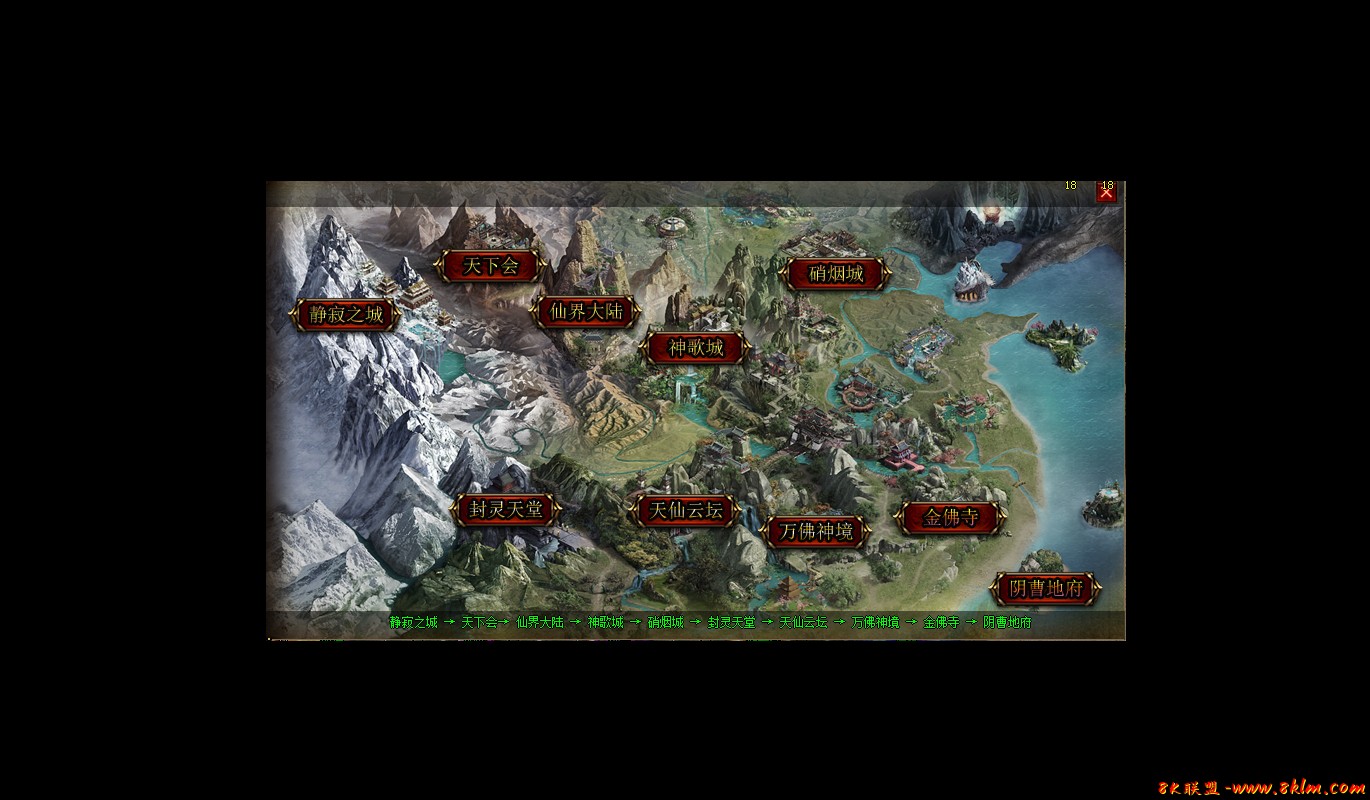Select 天仙云坛 from the bottom navigation
This screenshot has width=1370, height=800.
point(804,622)
